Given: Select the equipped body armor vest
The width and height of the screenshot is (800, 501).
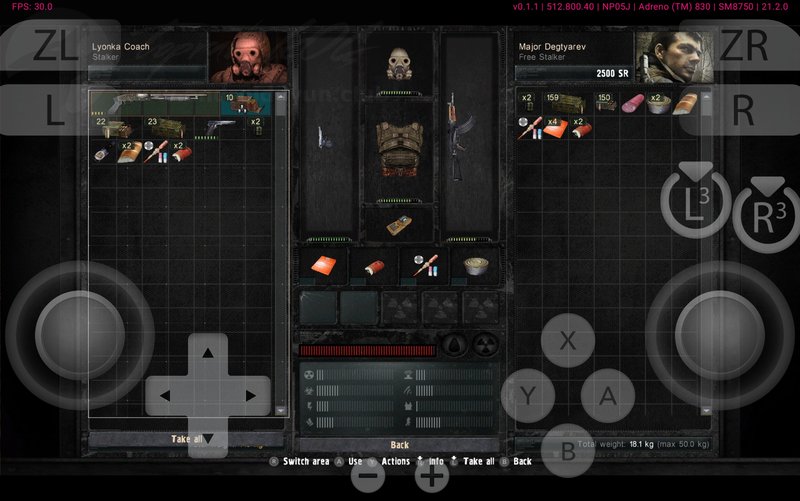Looking at the screenshot, I should tap(399, 148).
